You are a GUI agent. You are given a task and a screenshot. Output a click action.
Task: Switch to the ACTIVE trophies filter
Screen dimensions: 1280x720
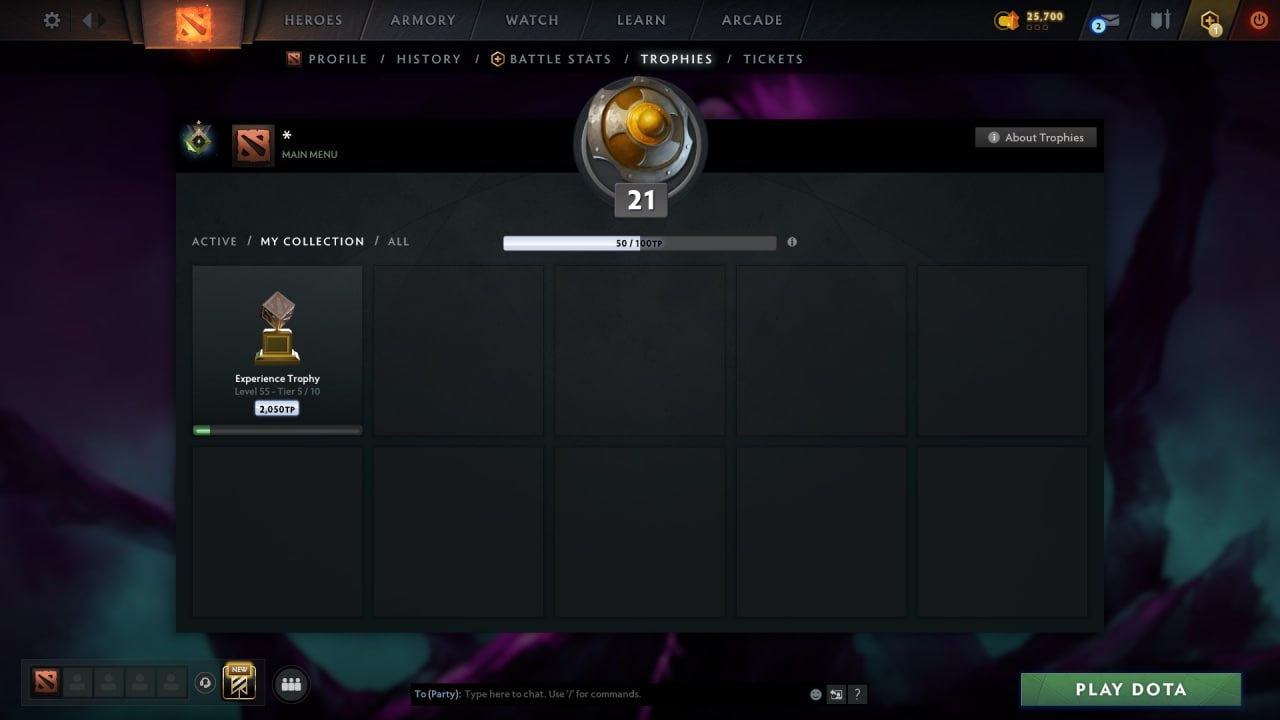point(215,241)
